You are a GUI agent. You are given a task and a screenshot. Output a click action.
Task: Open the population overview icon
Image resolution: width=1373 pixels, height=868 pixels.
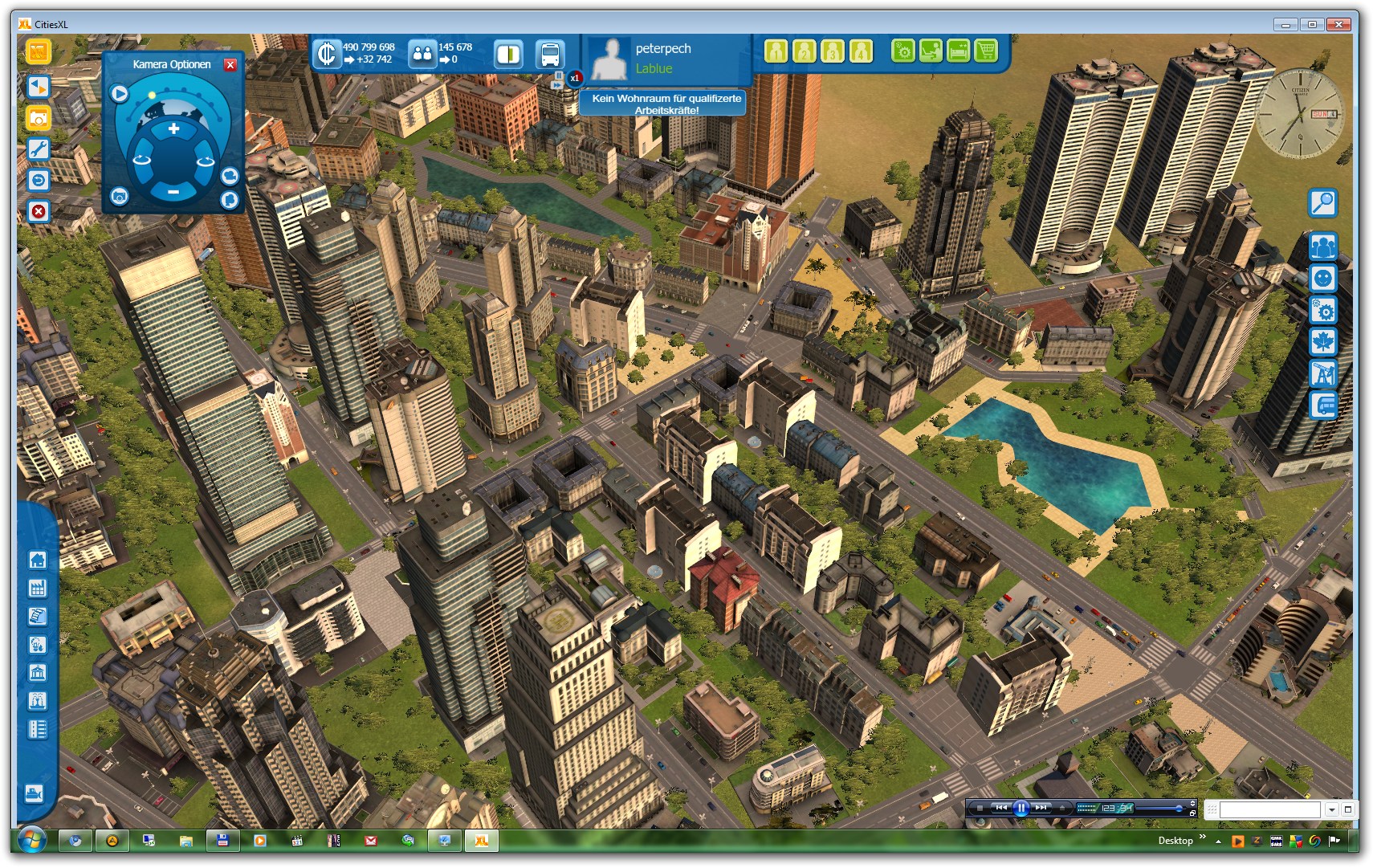(422, 54)
